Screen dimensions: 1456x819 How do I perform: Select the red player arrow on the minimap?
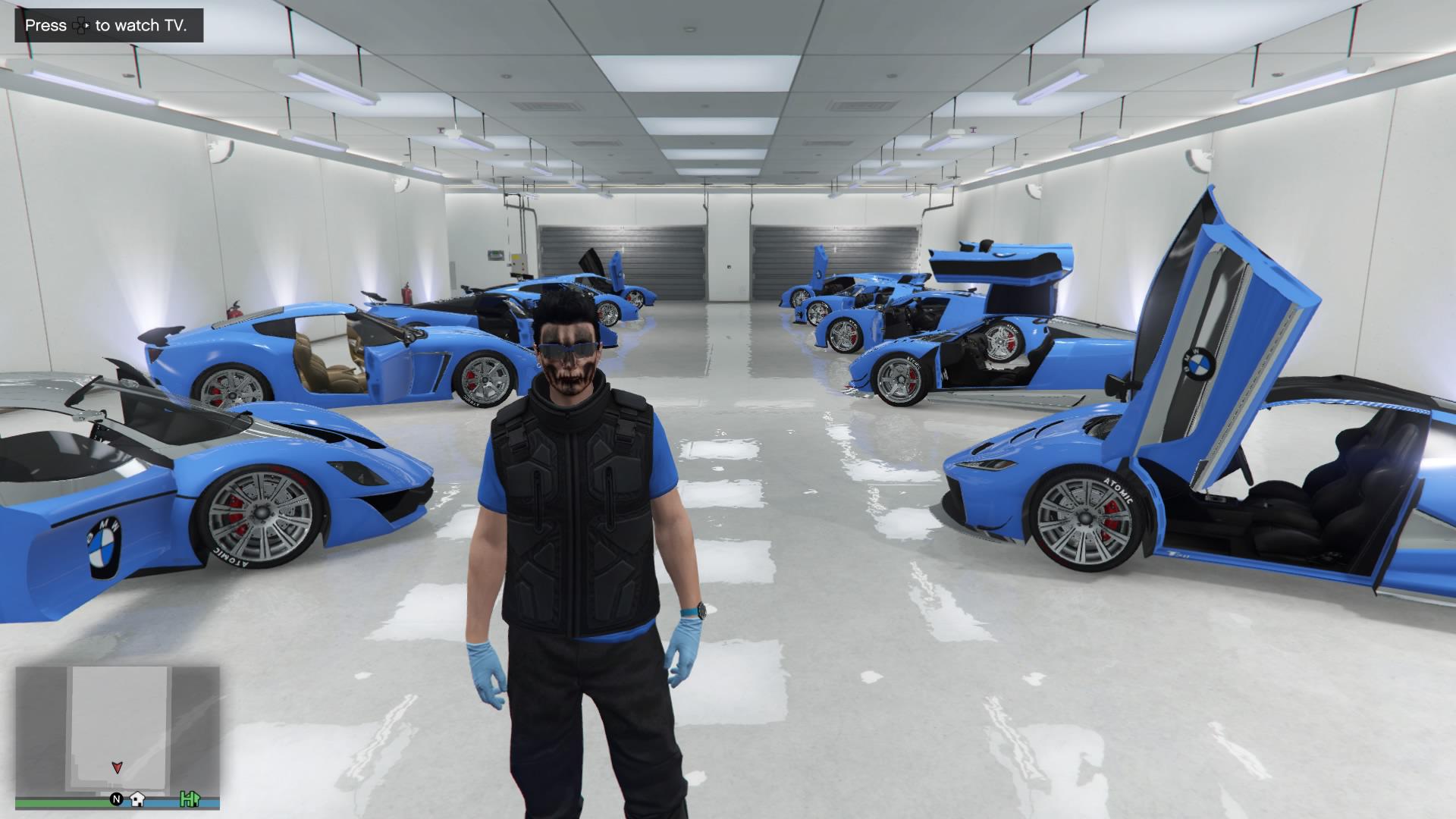click(x=117, y=768)
